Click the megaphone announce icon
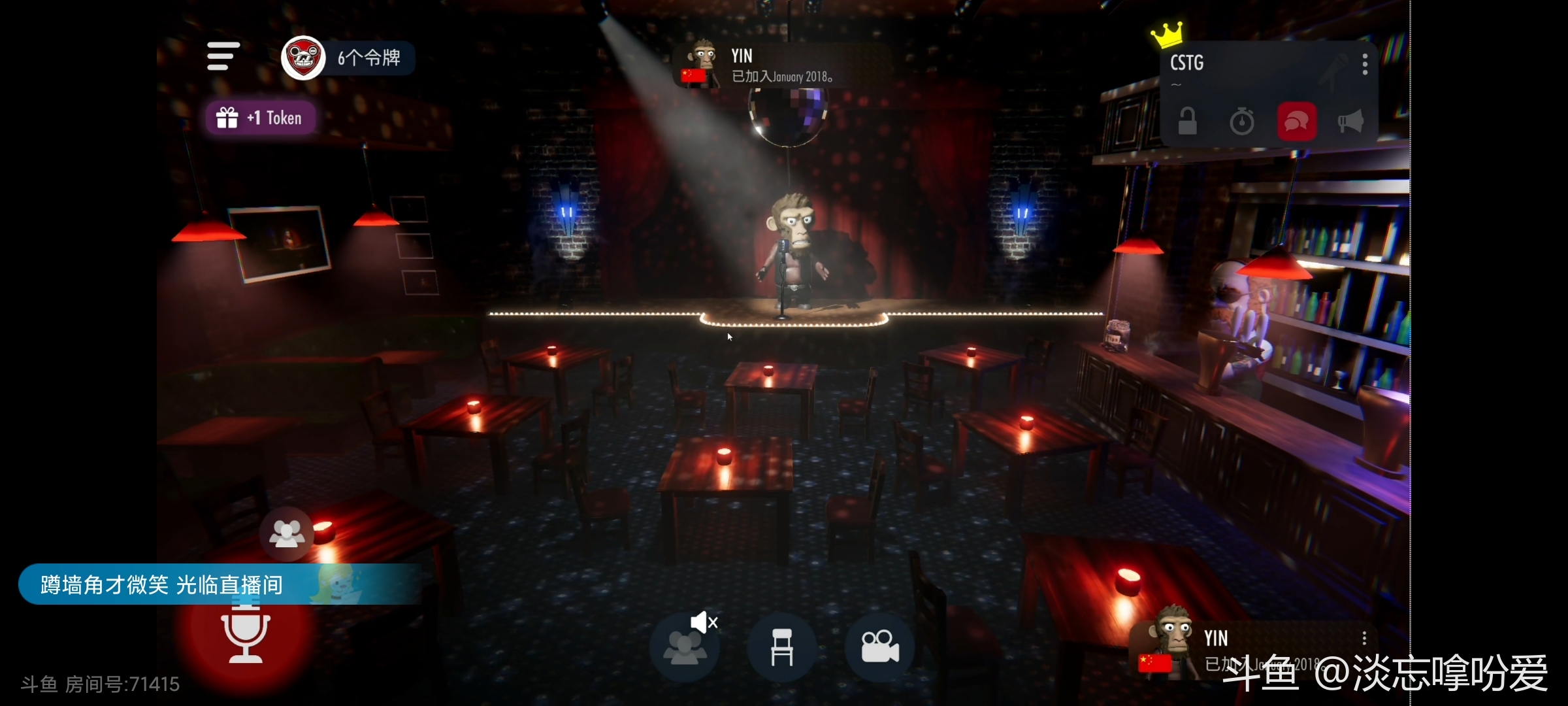Viewport: 1568px width, 706px height. coord(1350,122)
